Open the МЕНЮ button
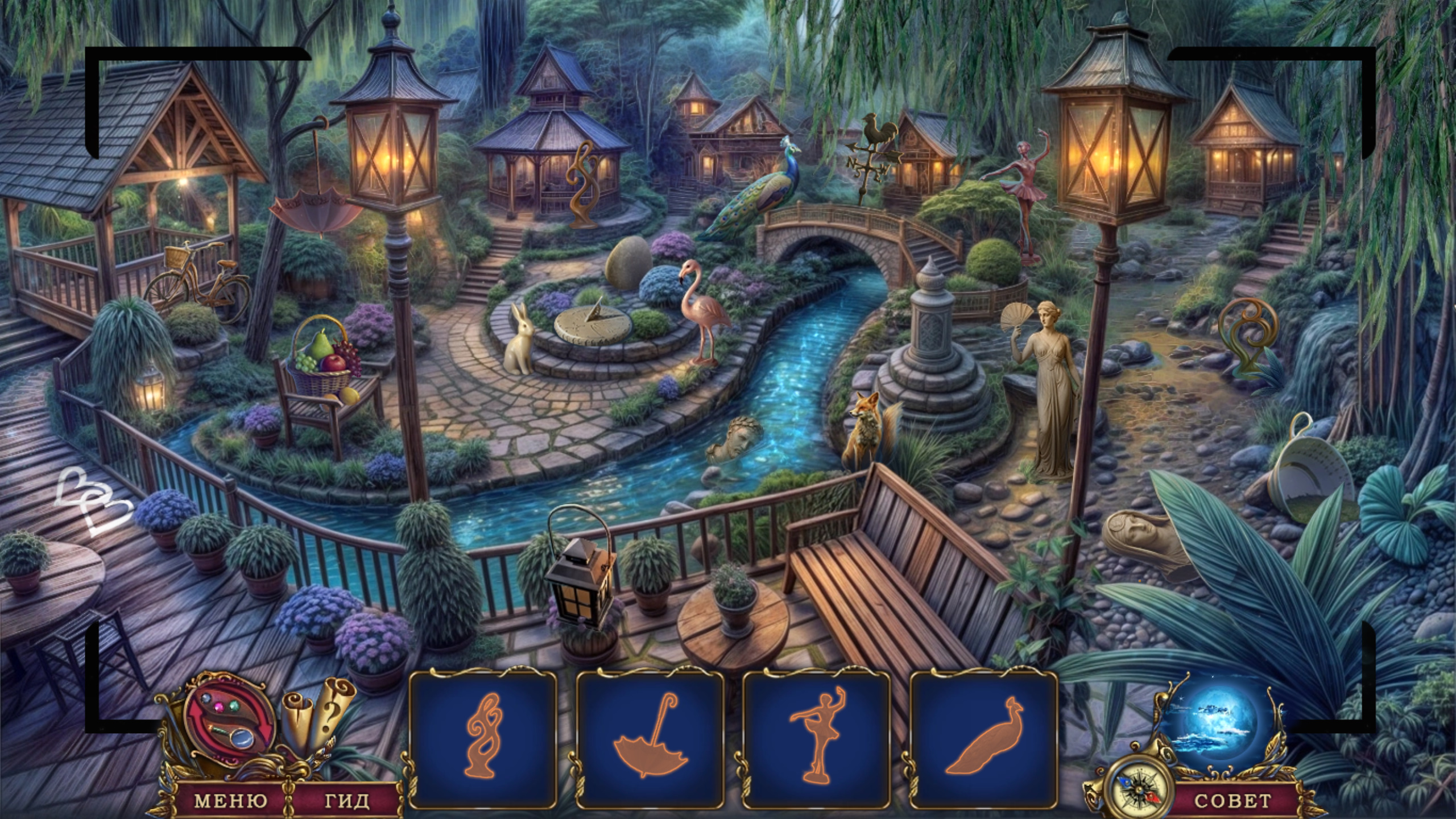The width and height of the screenshot is (1456, 819). (x=230, y=801)
